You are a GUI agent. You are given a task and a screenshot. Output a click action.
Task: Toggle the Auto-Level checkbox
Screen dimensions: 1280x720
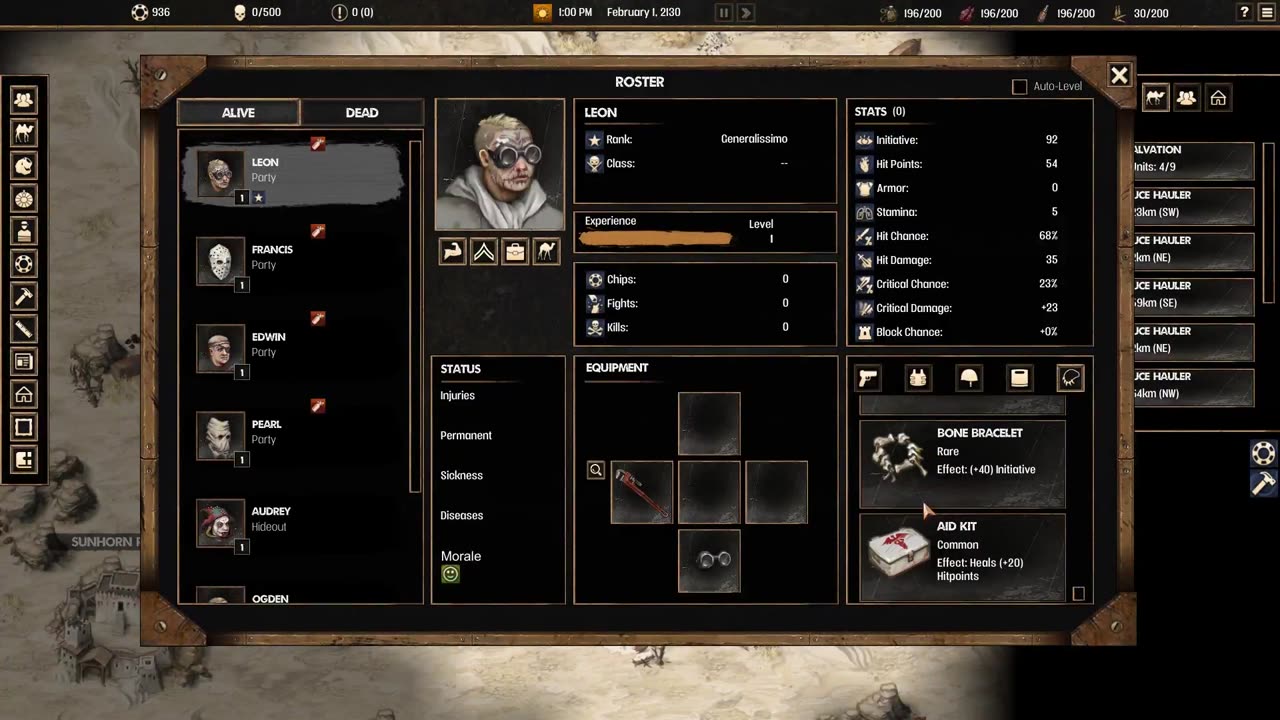(1020, 87)
